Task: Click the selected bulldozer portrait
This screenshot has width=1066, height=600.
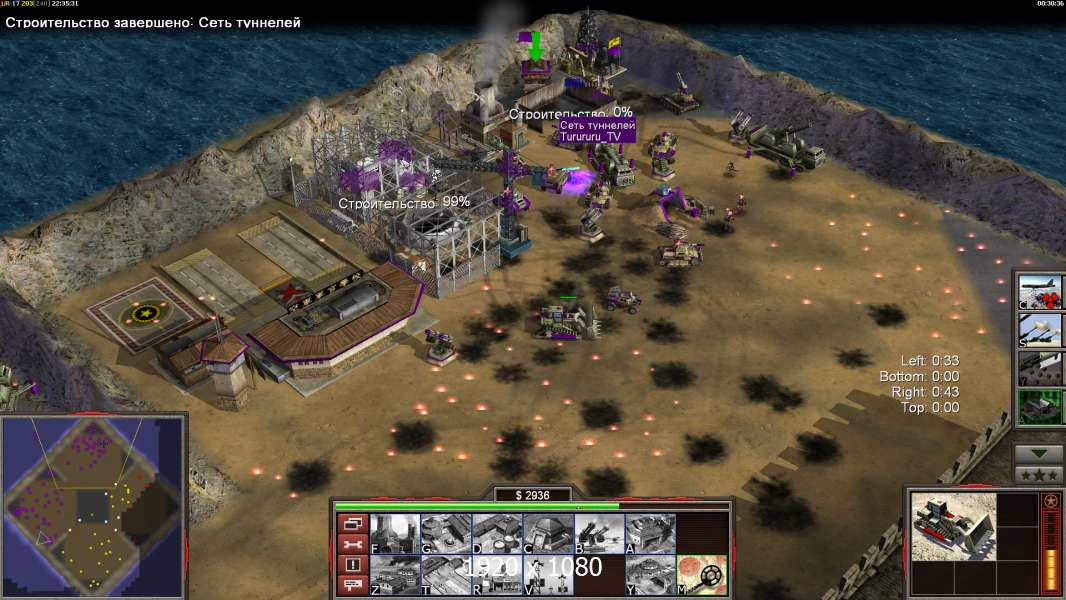Action: (954, 525)
